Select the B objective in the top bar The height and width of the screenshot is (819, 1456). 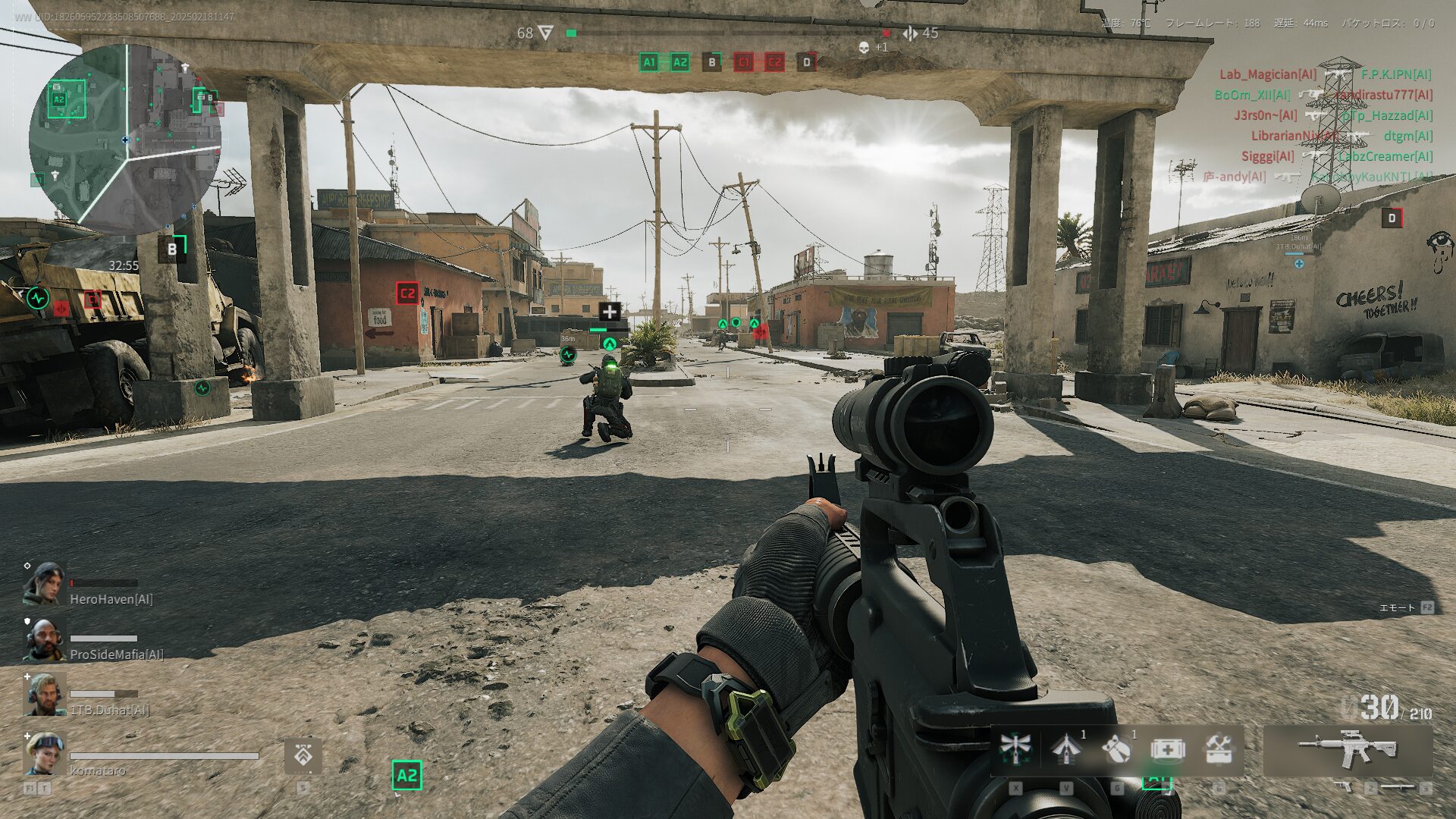tap(711, 62)
